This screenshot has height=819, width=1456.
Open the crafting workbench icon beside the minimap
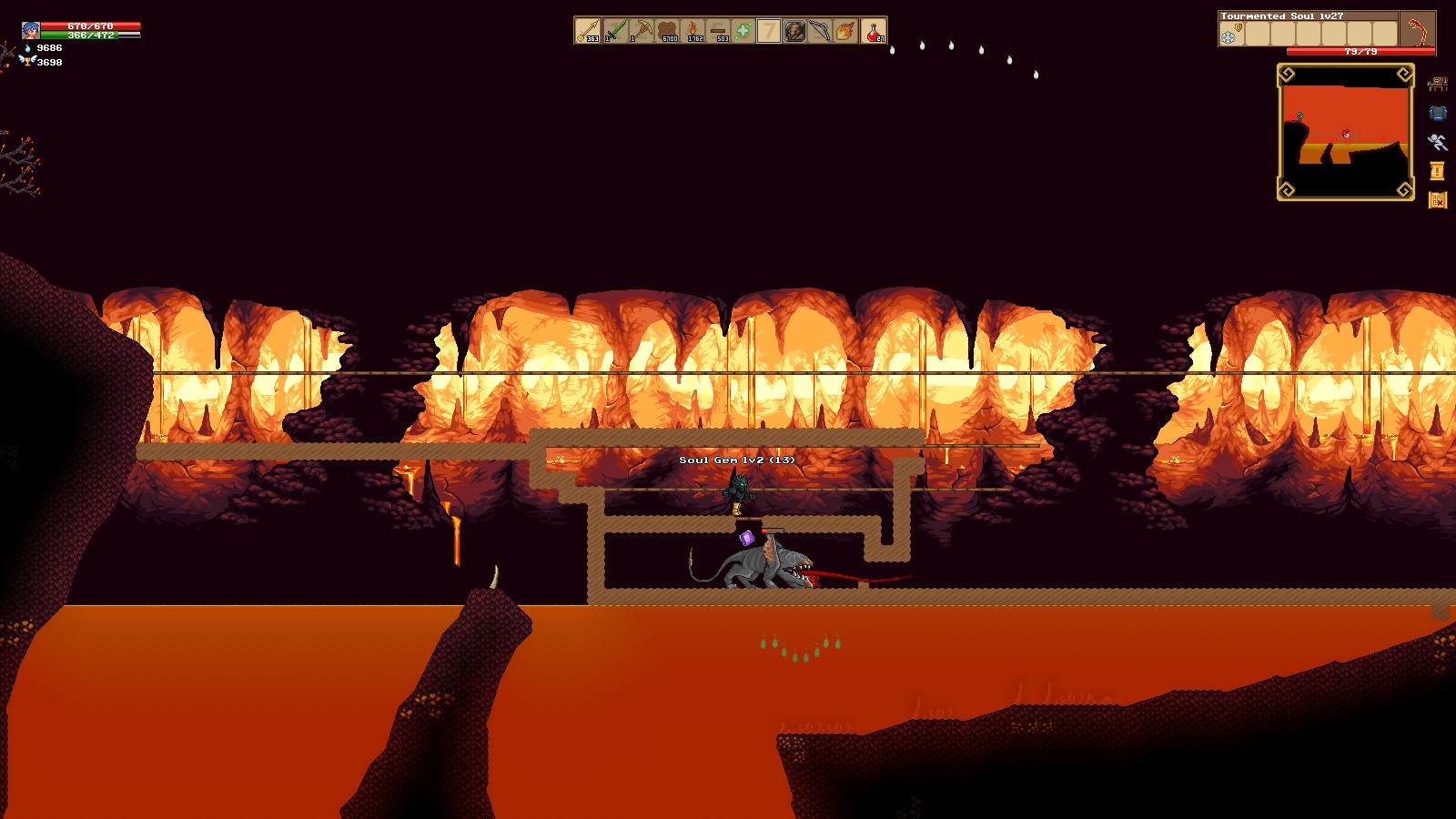pyautogui.click(x=1438, y=85)
